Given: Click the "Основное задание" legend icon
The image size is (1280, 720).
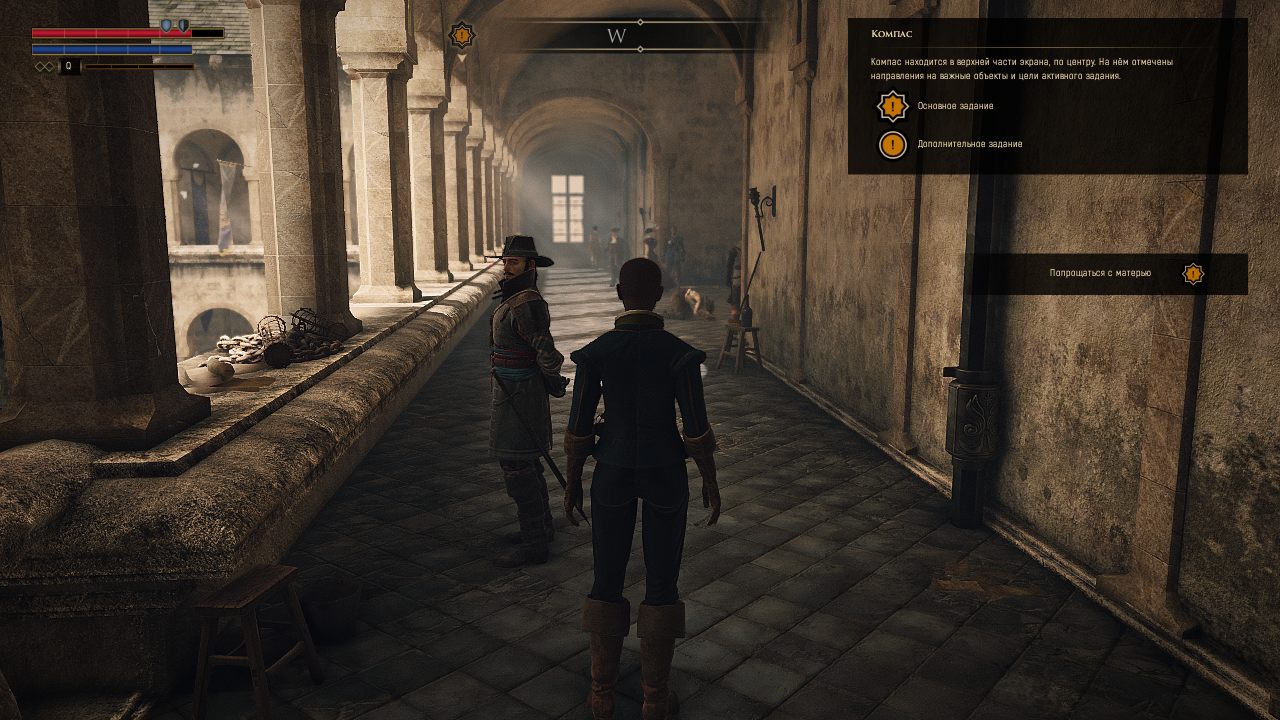Looking at the screenshot, I should click(892, 106).
